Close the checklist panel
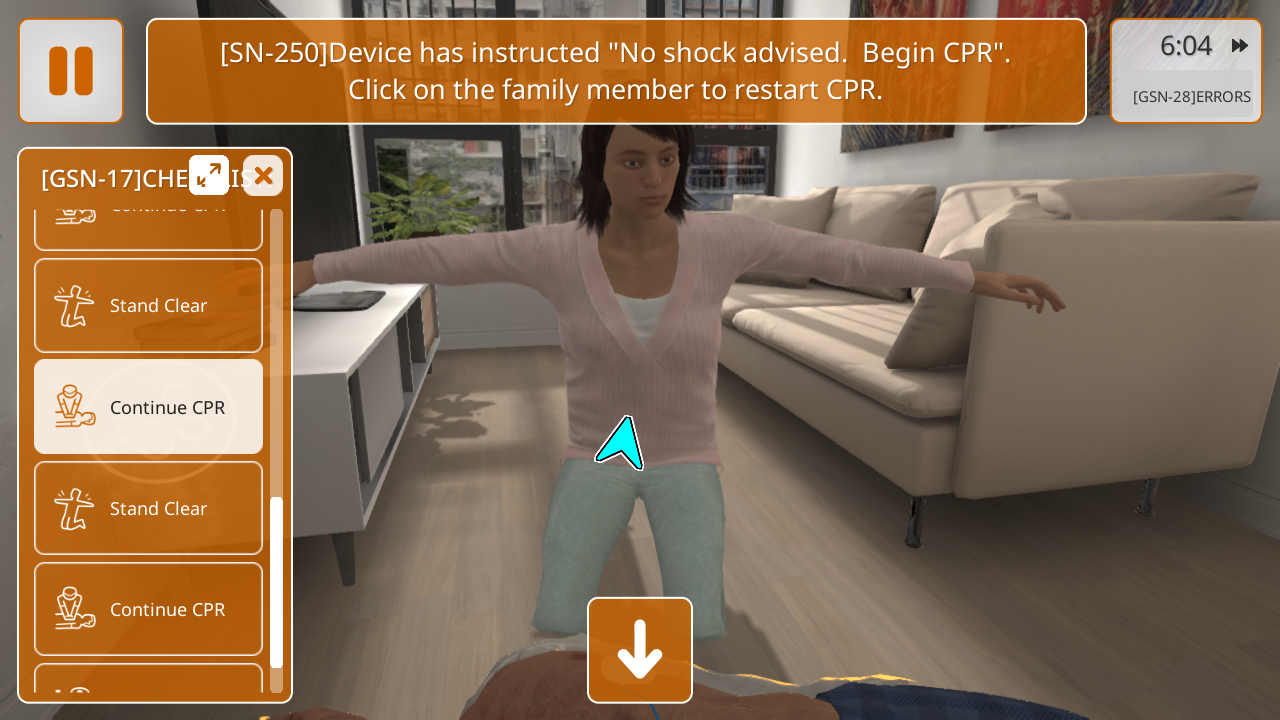This screenshot has height=720, width=1280. tap(263, 176)
